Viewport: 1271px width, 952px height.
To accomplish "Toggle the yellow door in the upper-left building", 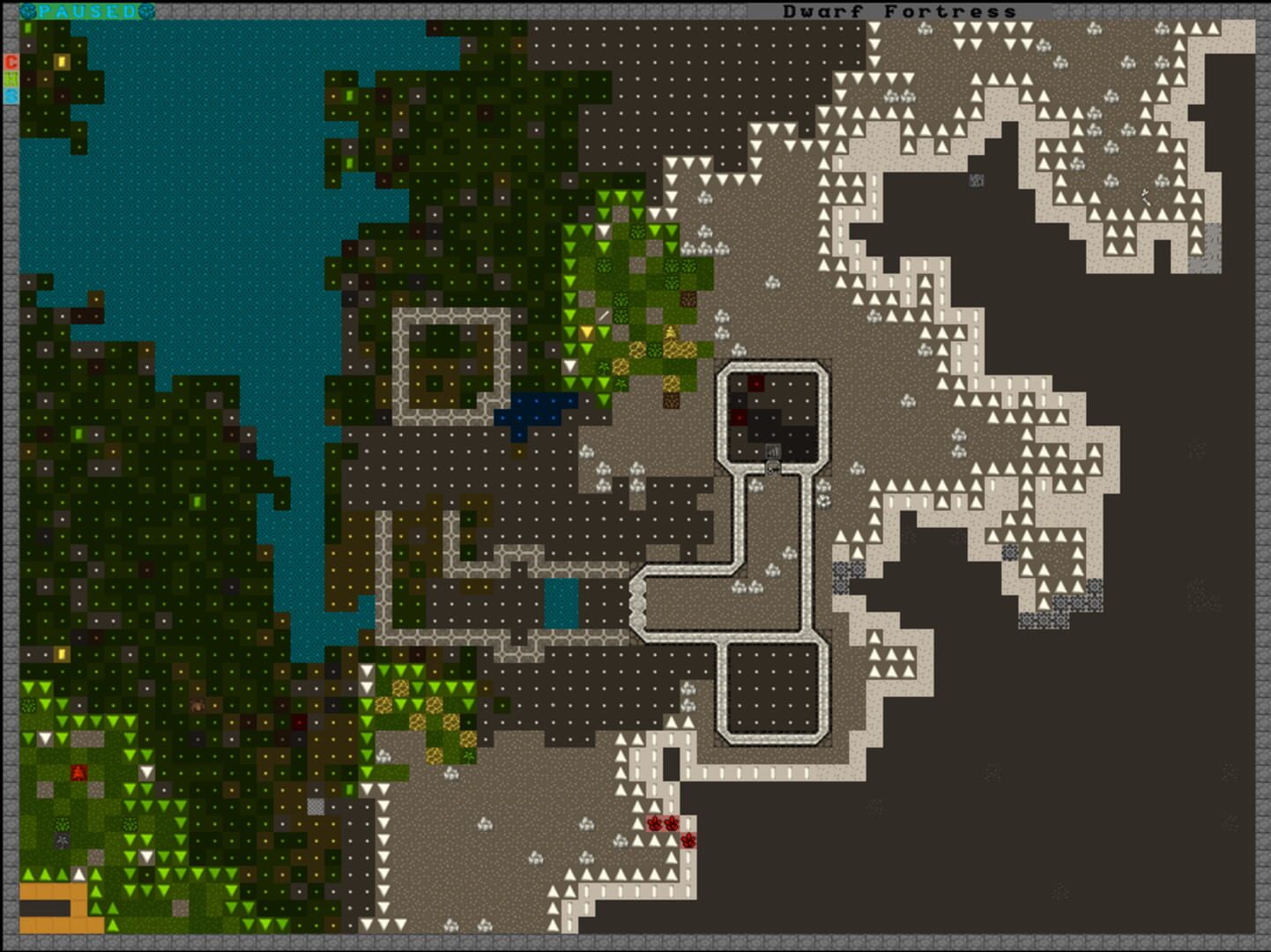I will 62,63.
